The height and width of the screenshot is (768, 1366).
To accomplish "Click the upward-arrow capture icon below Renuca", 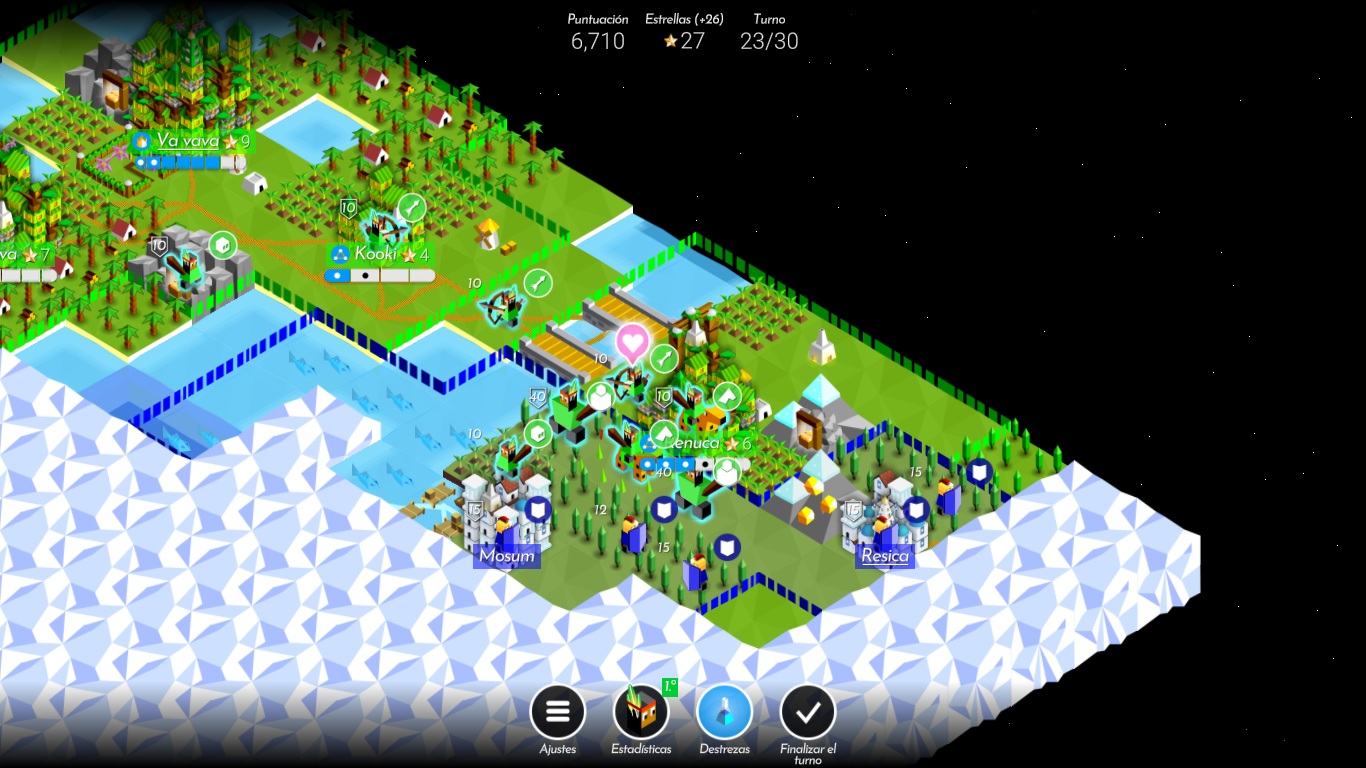I will [x=664, y=433].
